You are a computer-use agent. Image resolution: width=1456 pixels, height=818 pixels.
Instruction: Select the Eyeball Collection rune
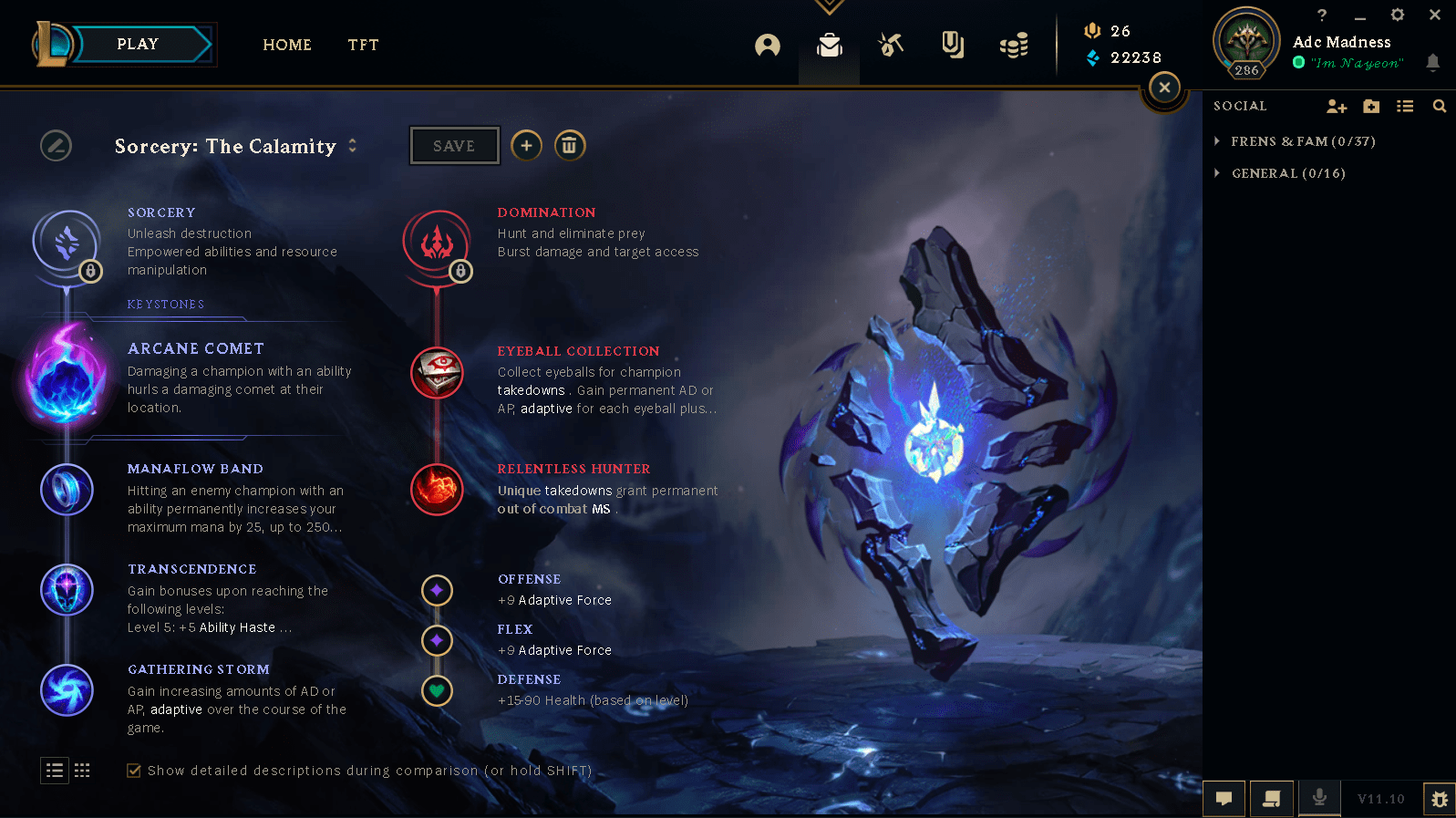click(437, 373)
